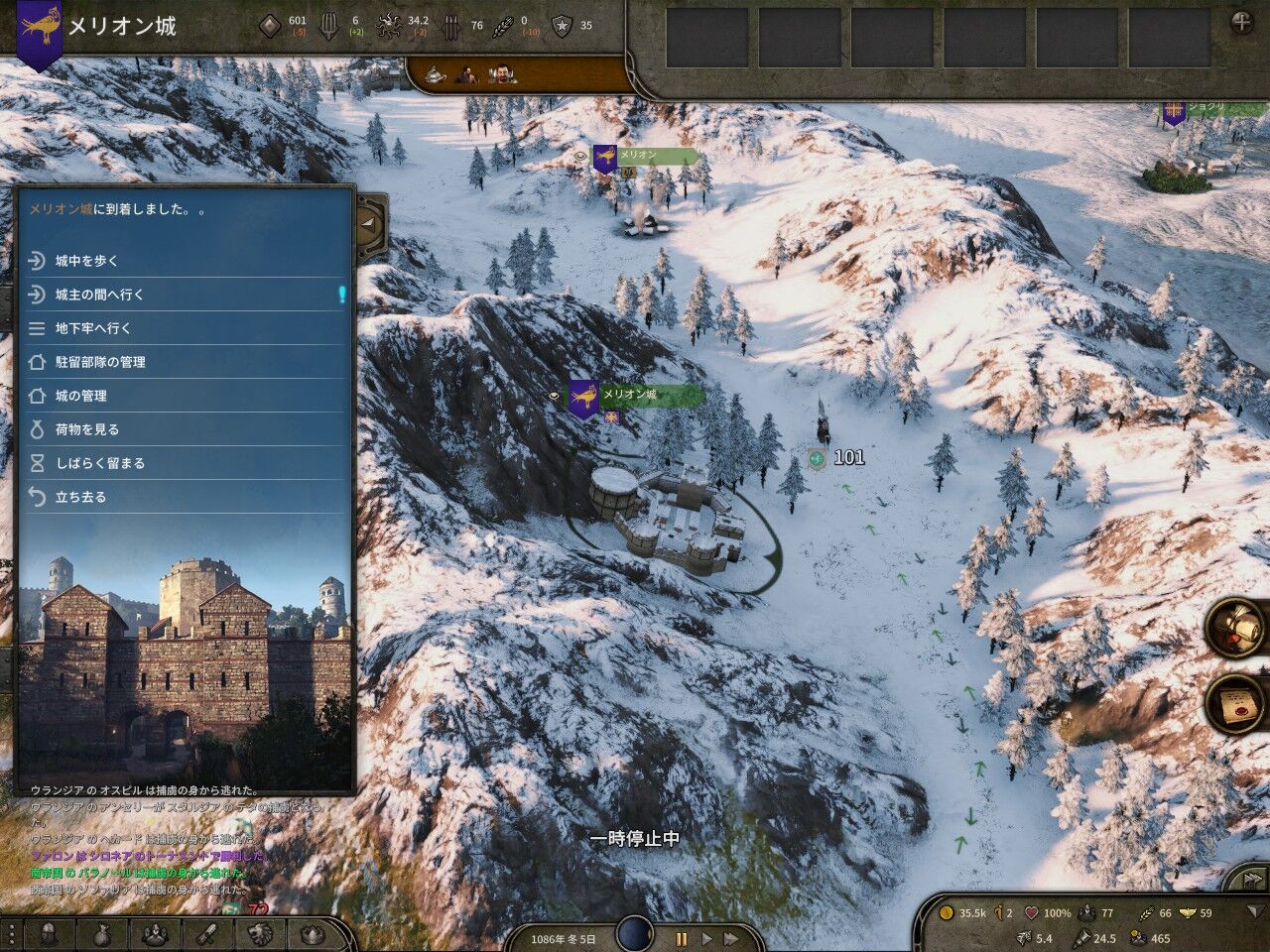Click the crossed-swords quests icon on bottom bar
The height and width of the screenshot is (952, 1270).
point(206,934)
